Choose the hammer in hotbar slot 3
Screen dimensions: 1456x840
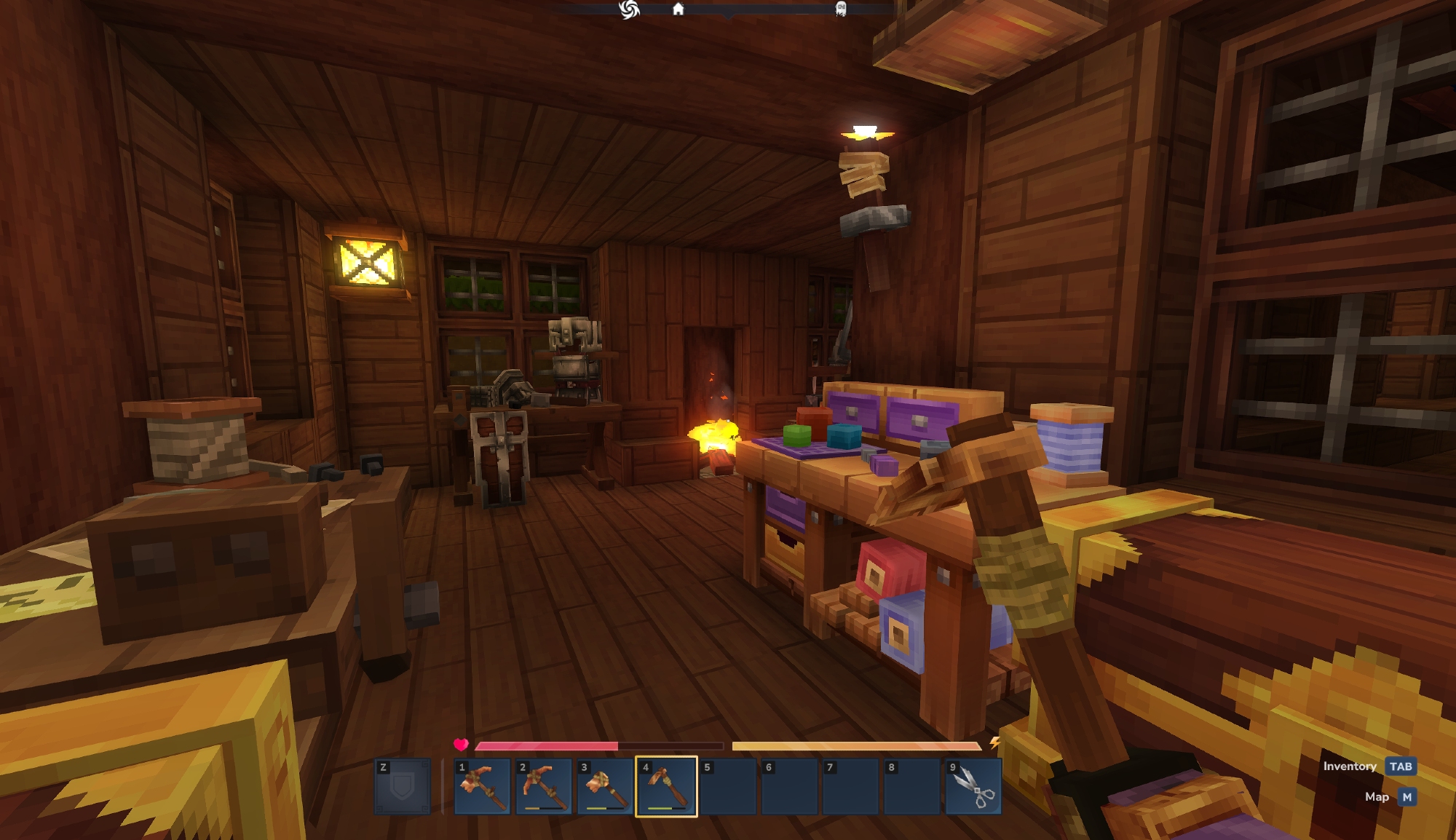pyautogui.click(x=605, y=787)
